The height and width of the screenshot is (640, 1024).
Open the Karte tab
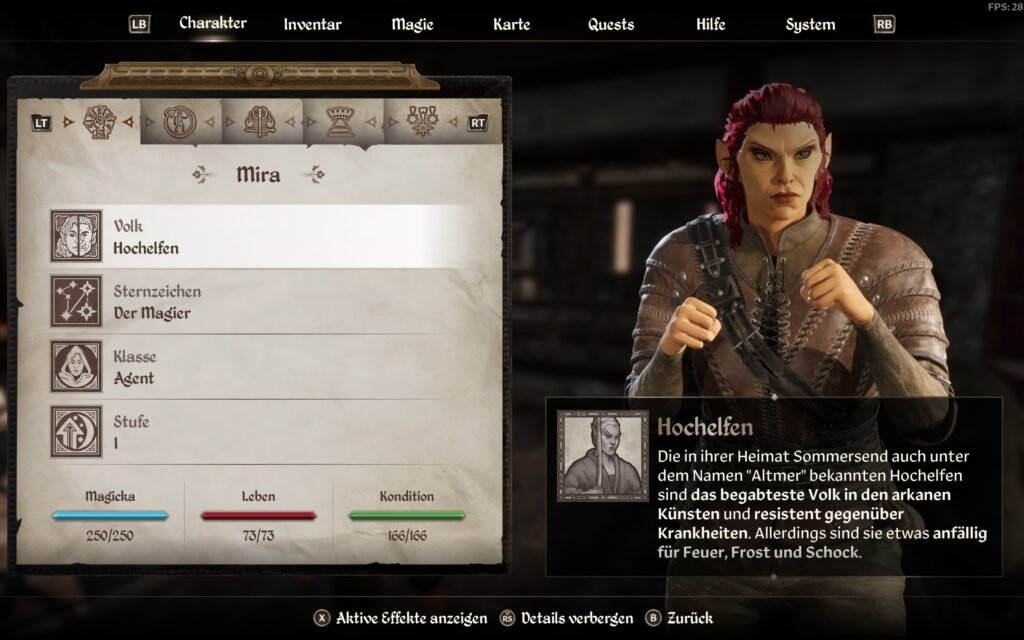point(511,24)
